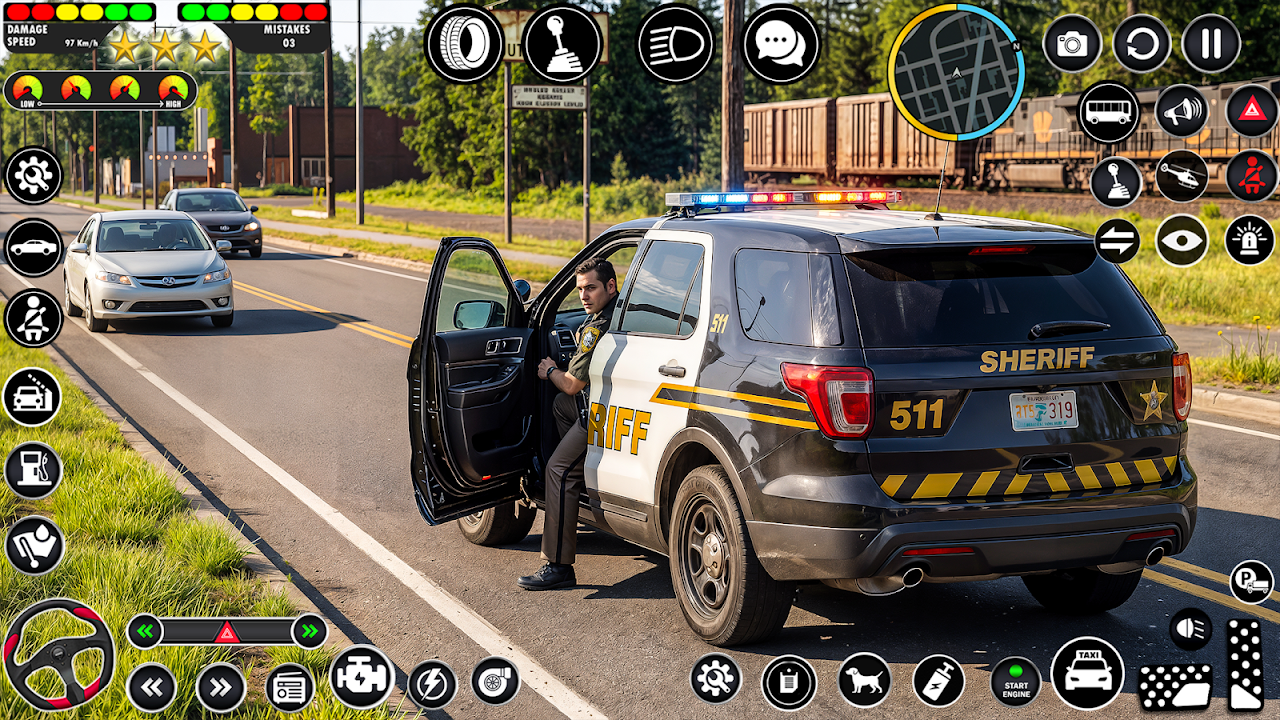The height and width of the screenshot is (720, 1280).
Task: Select the bus icon button
Action: tap(1108, 111)
